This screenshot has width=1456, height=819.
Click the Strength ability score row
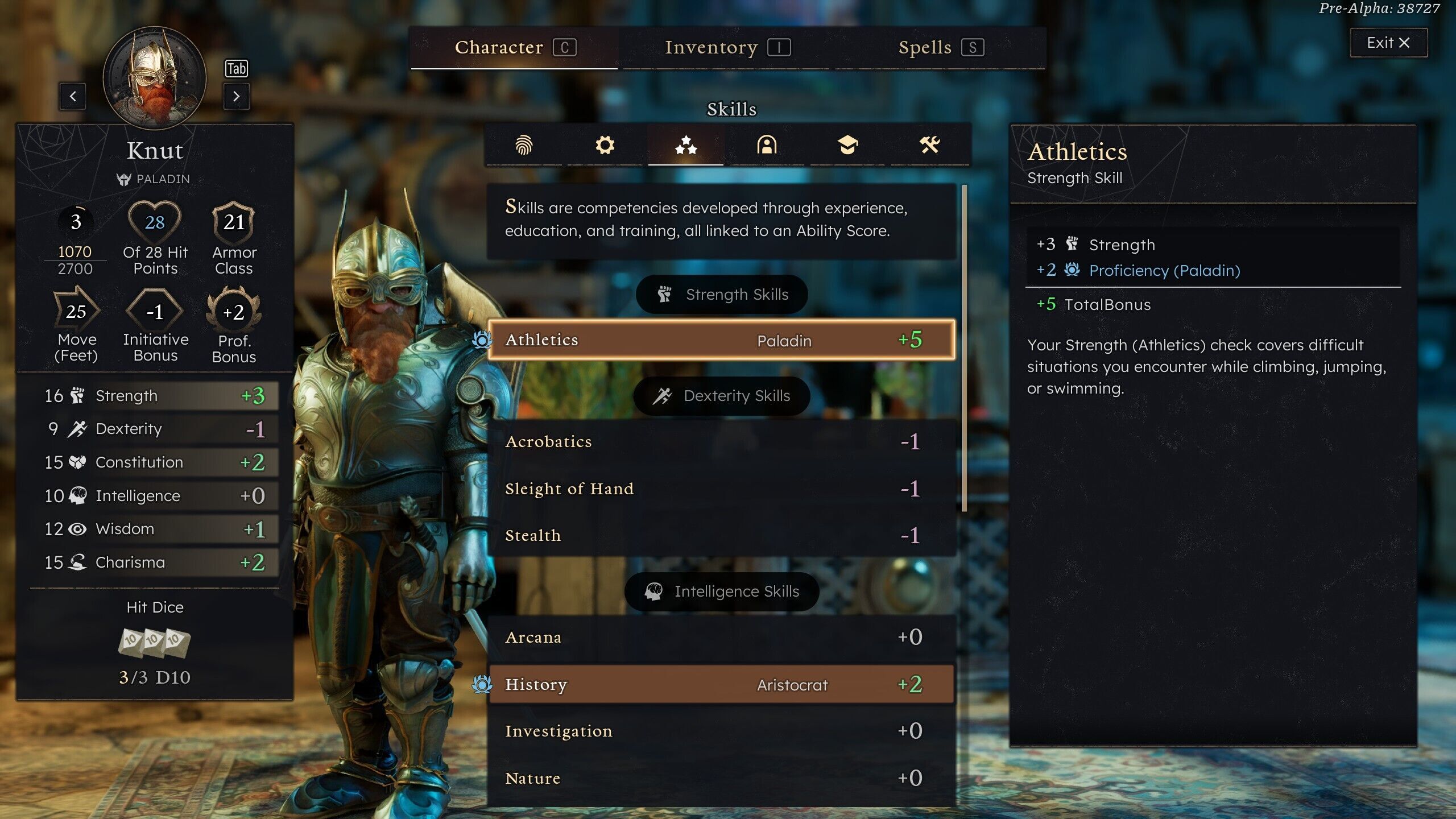pos(155,396)
